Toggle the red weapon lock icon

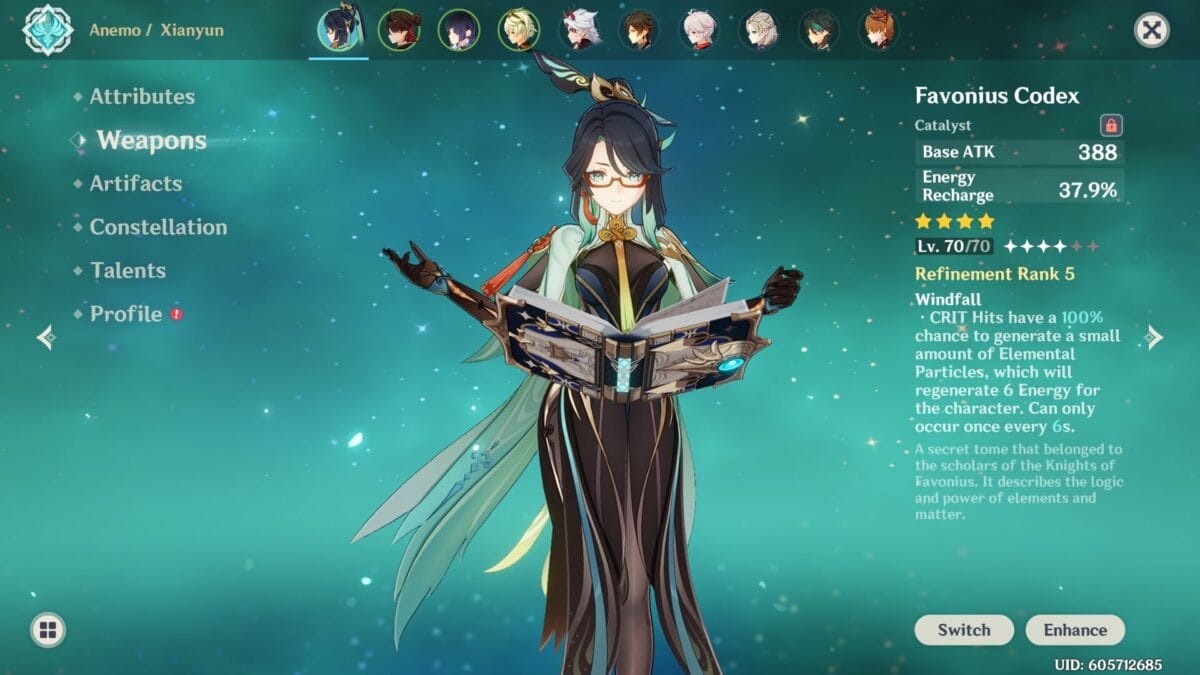[x=1111, y=126]
